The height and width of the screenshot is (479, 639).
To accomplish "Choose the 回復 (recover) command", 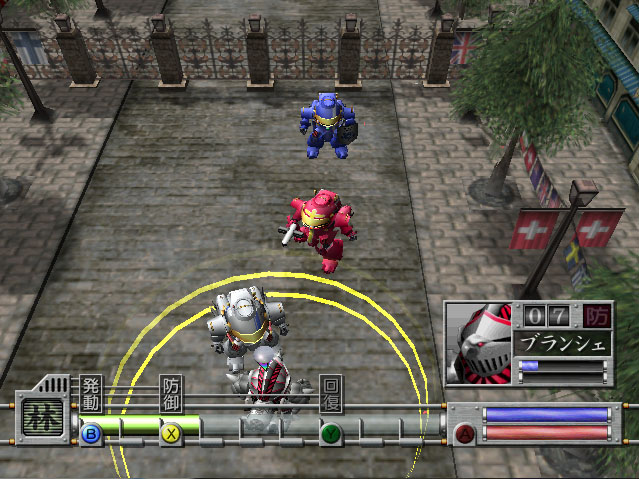I will 331,395.
